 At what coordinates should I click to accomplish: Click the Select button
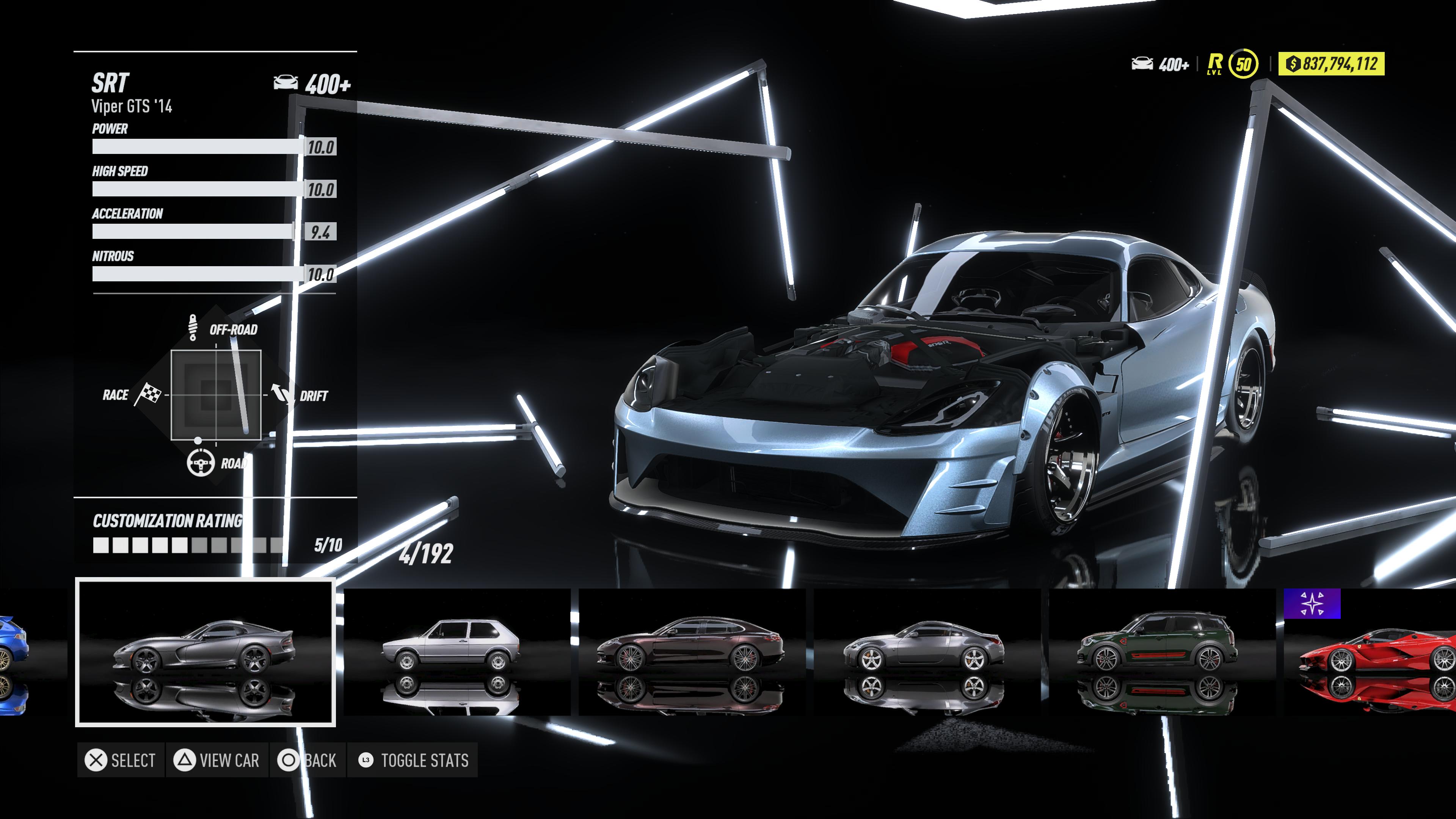click(121, 760)
